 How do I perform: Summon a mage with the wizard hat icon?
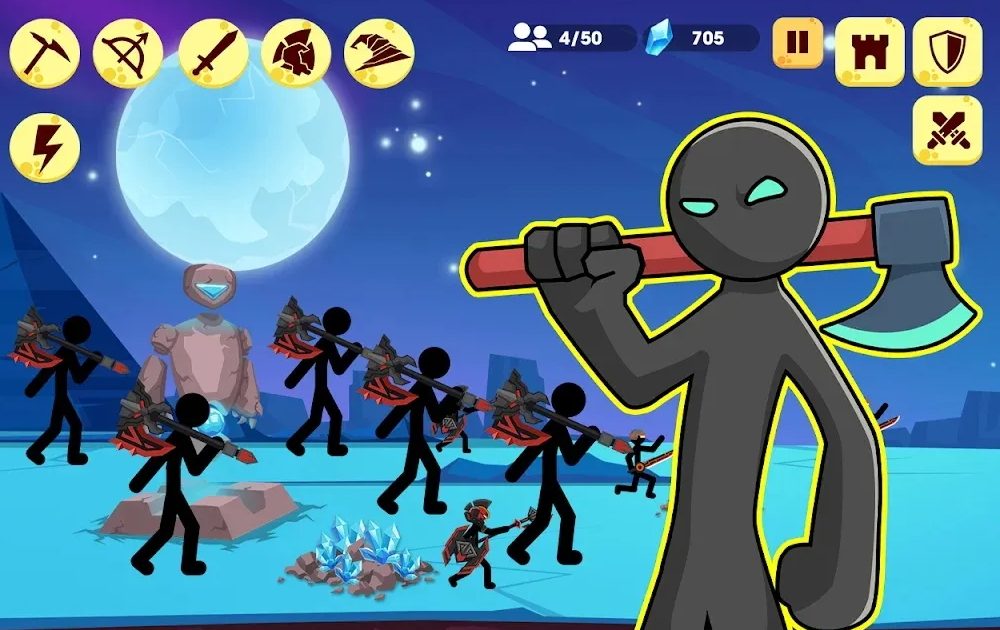(380, 54)
